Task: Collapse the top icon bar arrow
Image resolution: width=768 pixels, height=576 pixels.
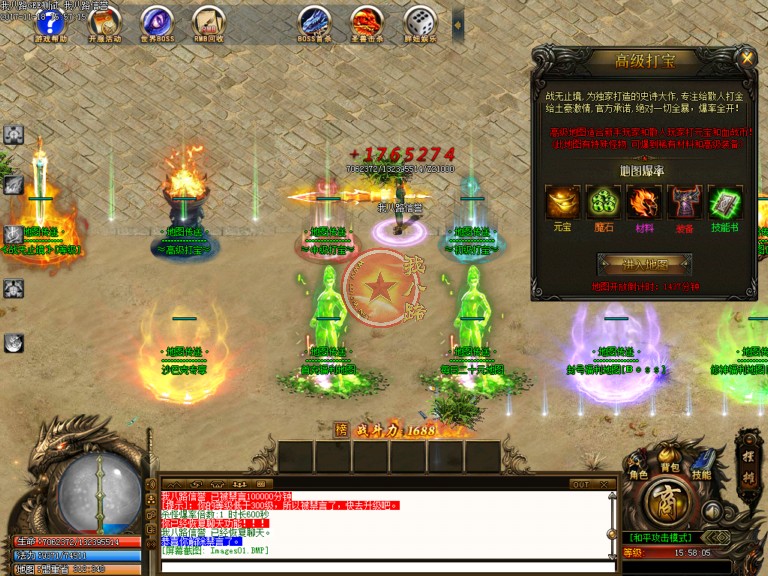Action: coord(458,20)
